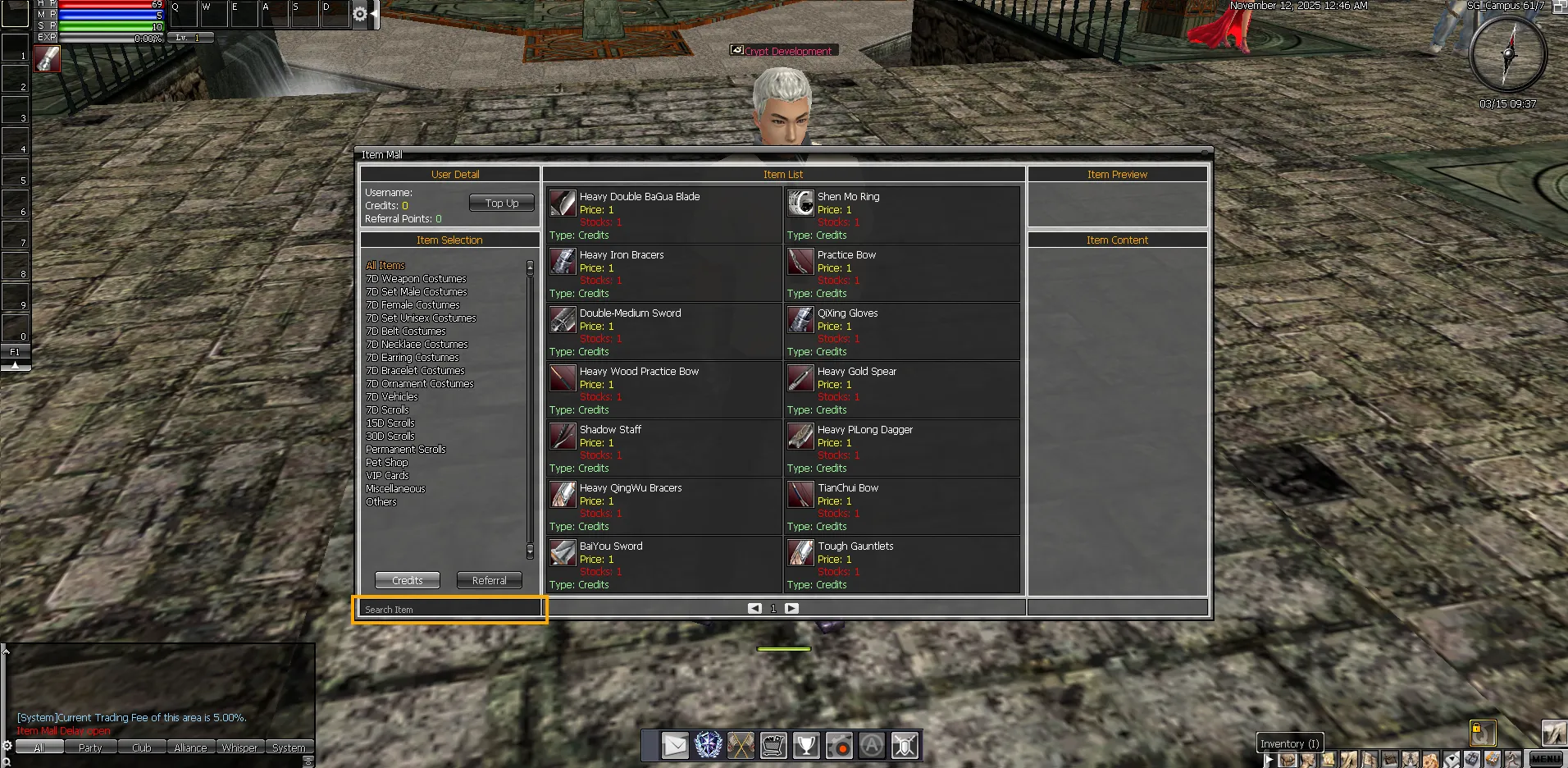The height and width of the screenshot is (768, 1568).
Task: Go to the next item list page
Action: (791, 608)
